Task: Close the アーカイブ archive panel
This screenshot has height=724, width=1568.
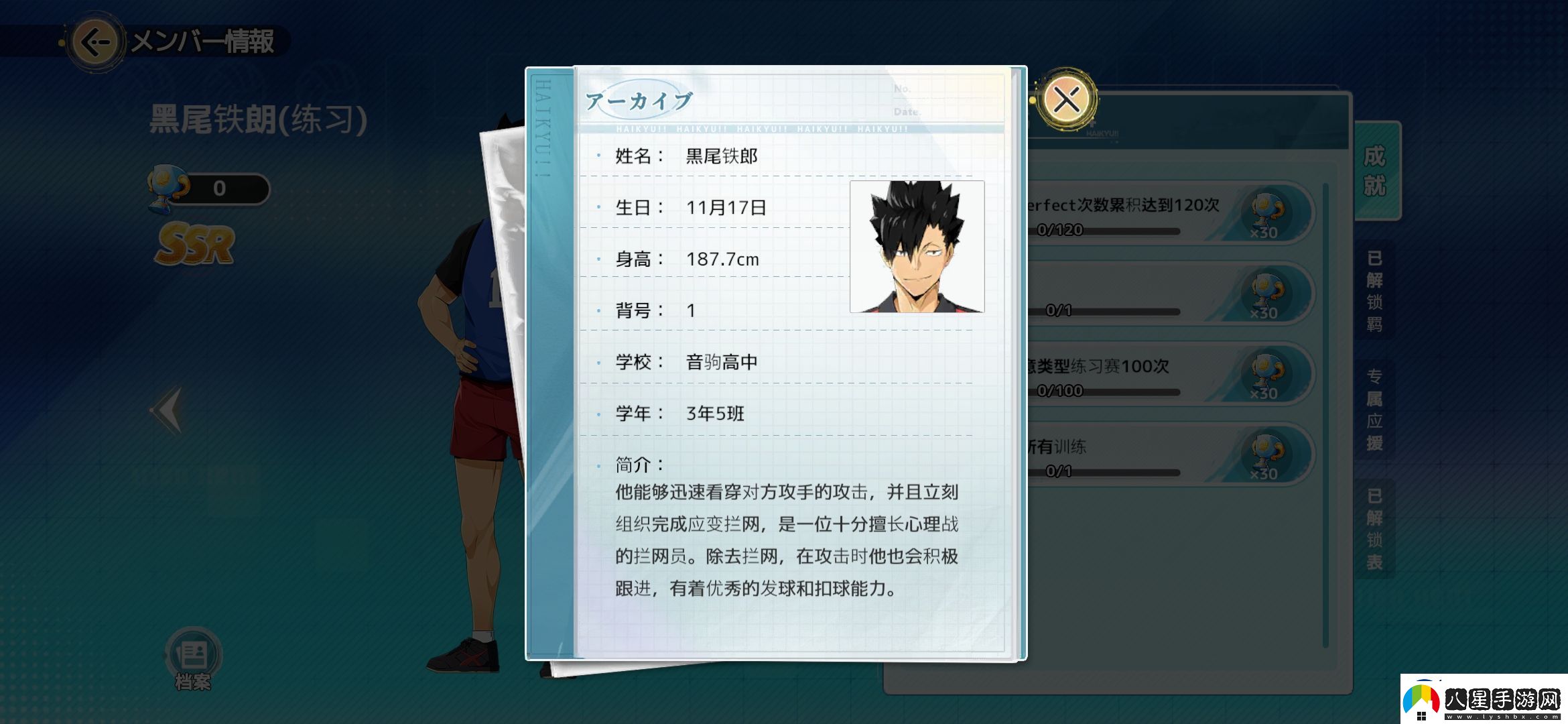Action: (x=1067, y=98)
